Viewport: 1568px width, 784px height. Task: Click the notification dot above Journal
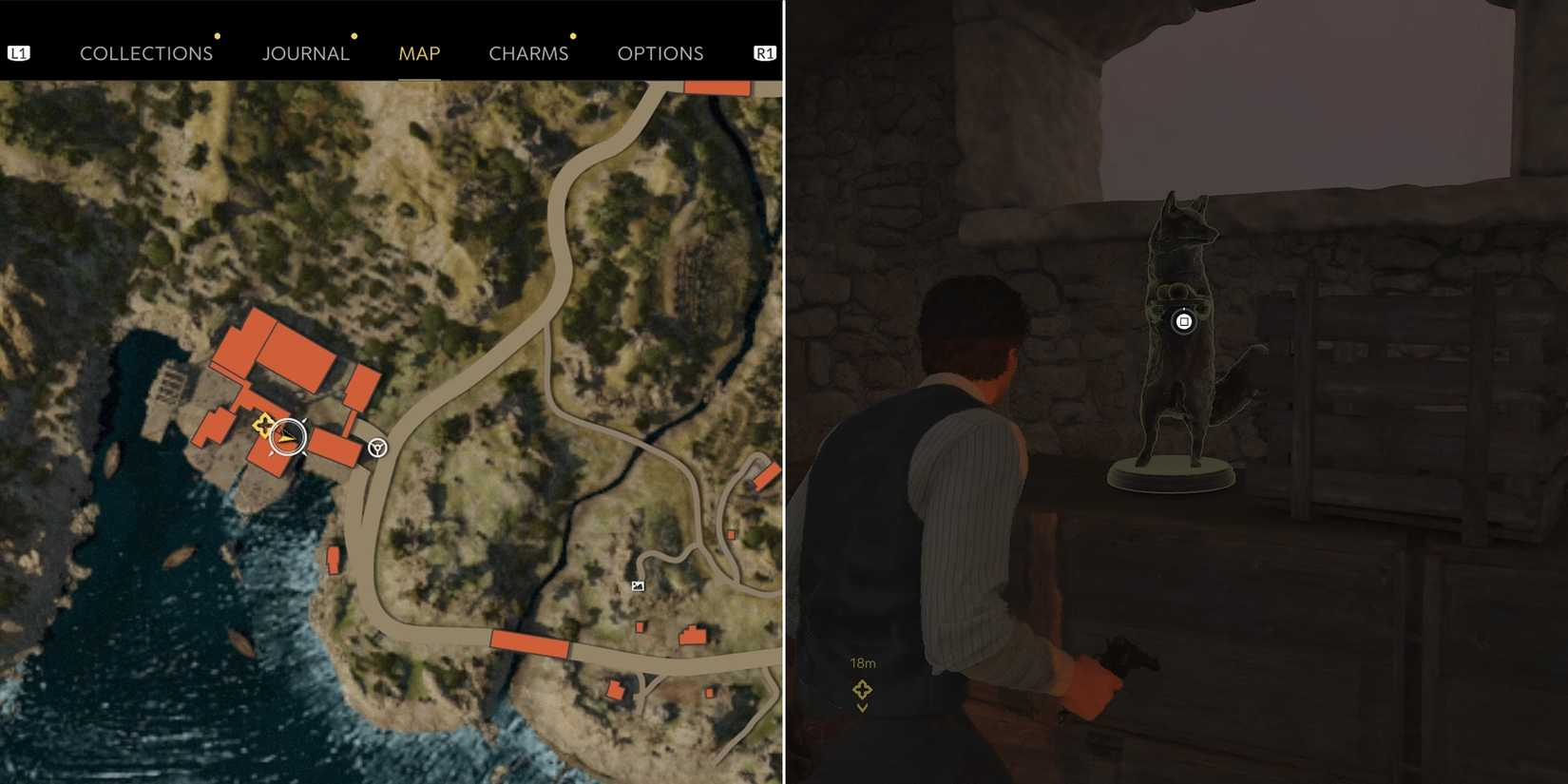(x=354, y=36)
